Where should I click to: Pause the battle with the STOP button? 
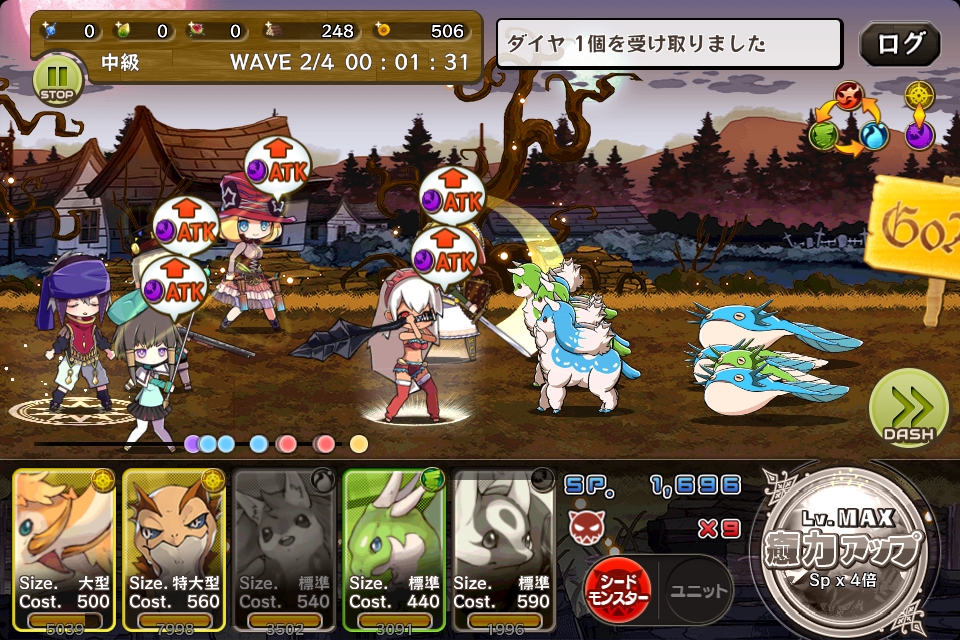coord(55,79)
